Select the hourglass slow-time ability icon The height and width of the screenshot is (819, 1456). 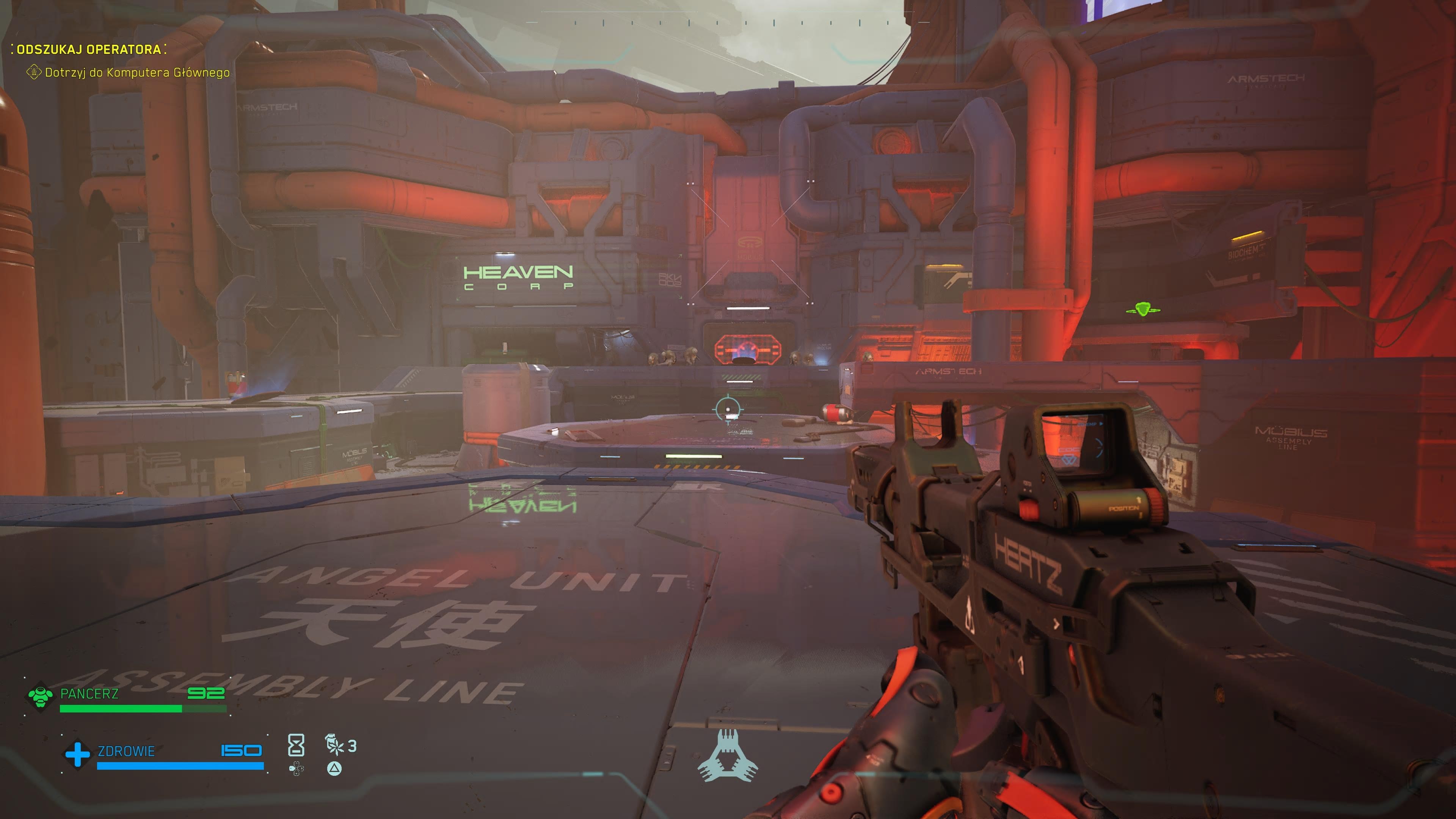(296, 745)
